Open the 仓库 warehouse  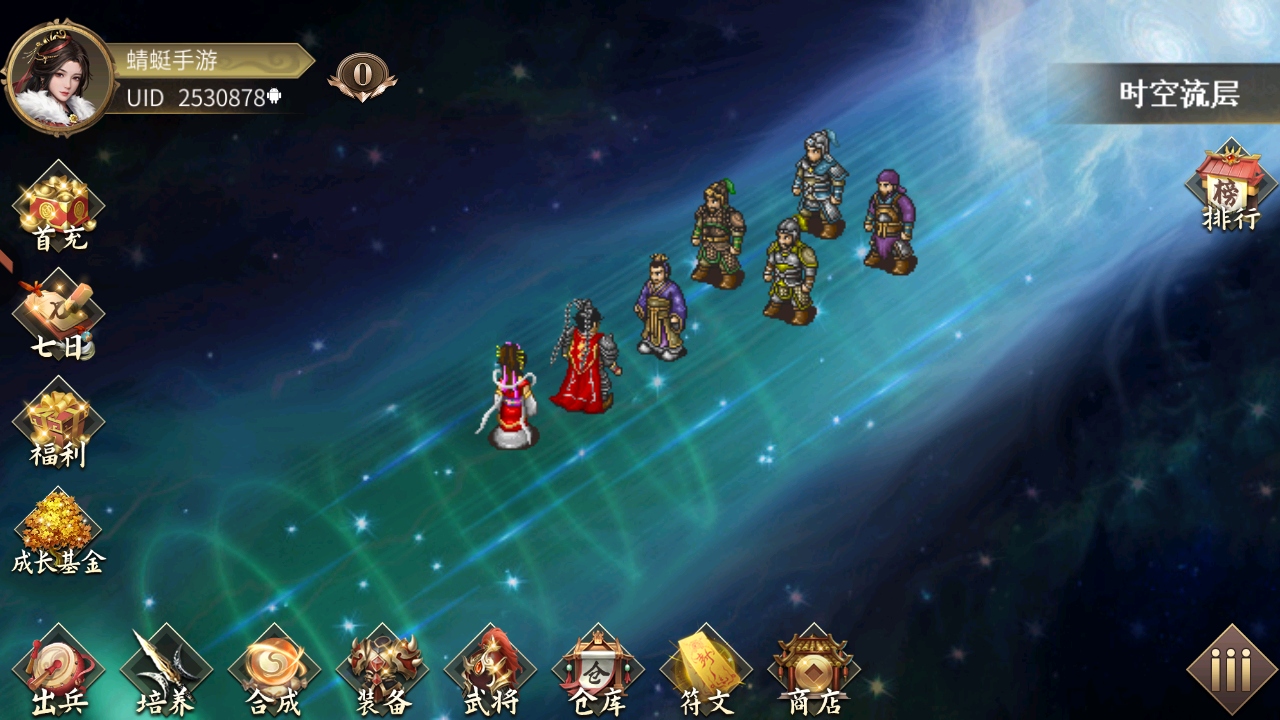tap(598, 672)
